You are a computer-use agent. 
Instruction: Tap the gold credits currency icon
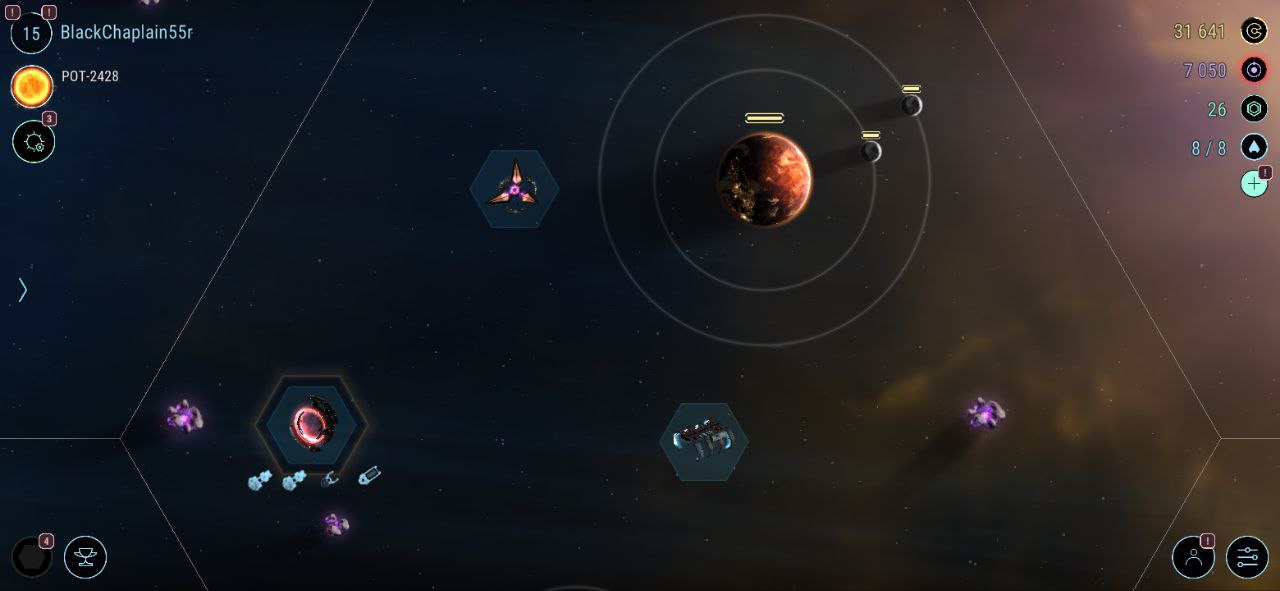pyautogui.click(x=1254, y=32)
